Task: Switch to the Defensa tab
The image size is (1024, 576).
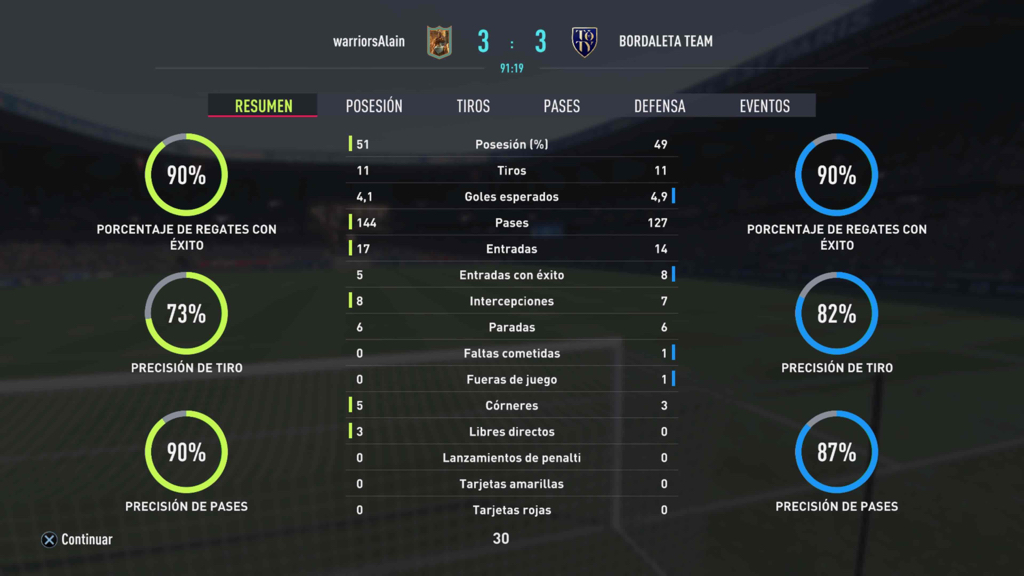Action: [660, 106]
